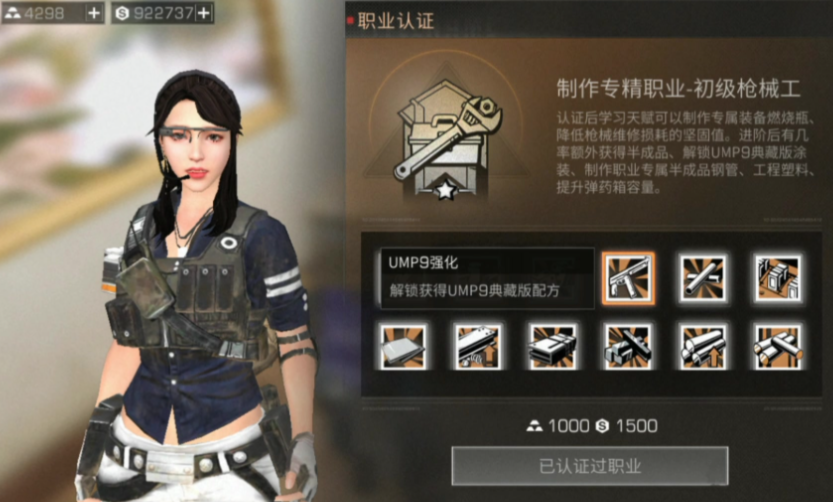This screenshot has width=833, height=502.
Task: Add more gold bar currency with plus
Action: tap(94, 13)
